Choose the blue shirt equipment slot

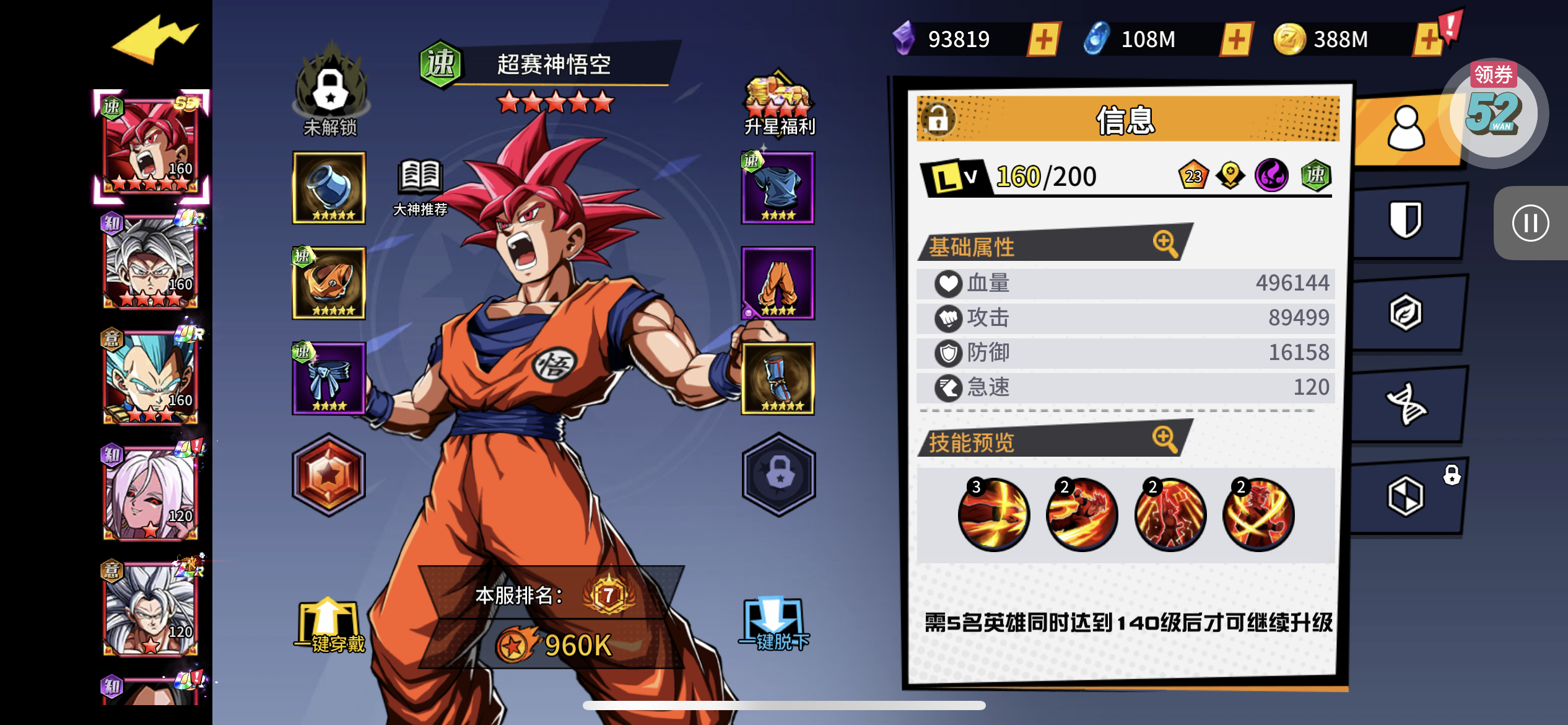click(778, 188)
